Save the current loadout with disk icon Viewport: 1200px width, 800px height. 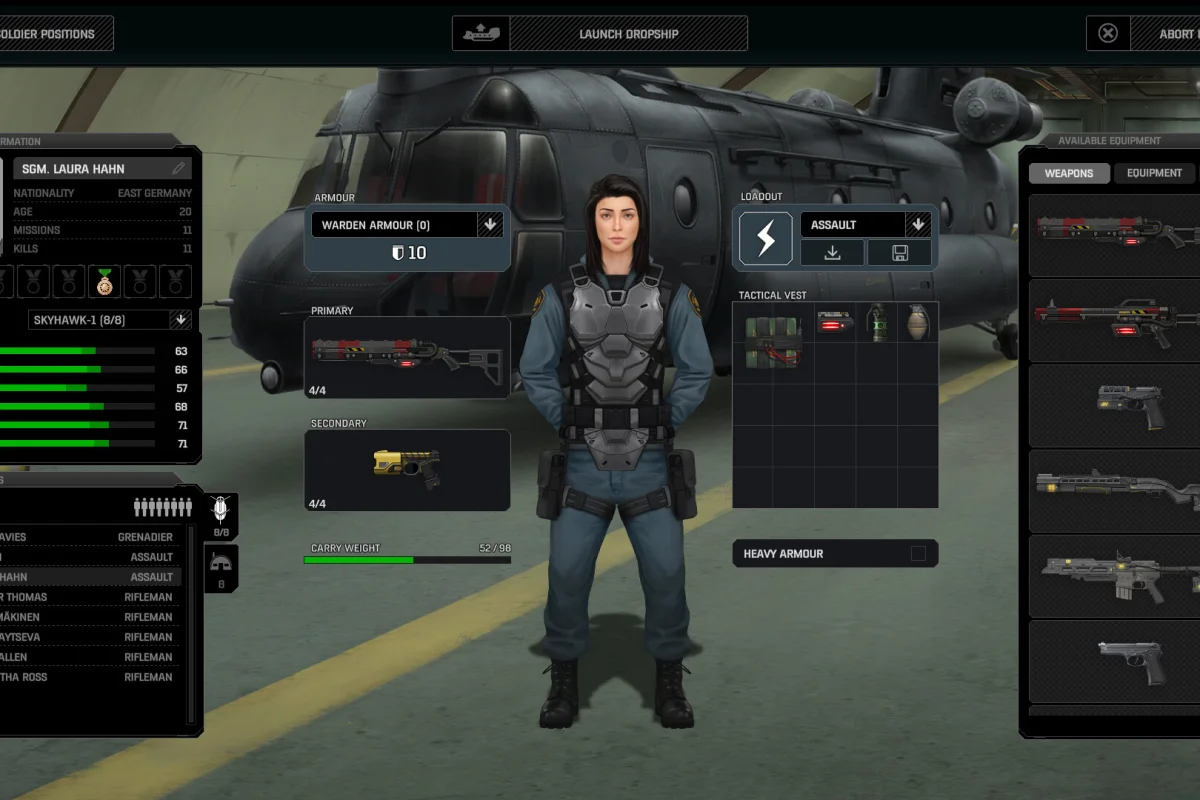pyautogui.click(x=899, y=253)
